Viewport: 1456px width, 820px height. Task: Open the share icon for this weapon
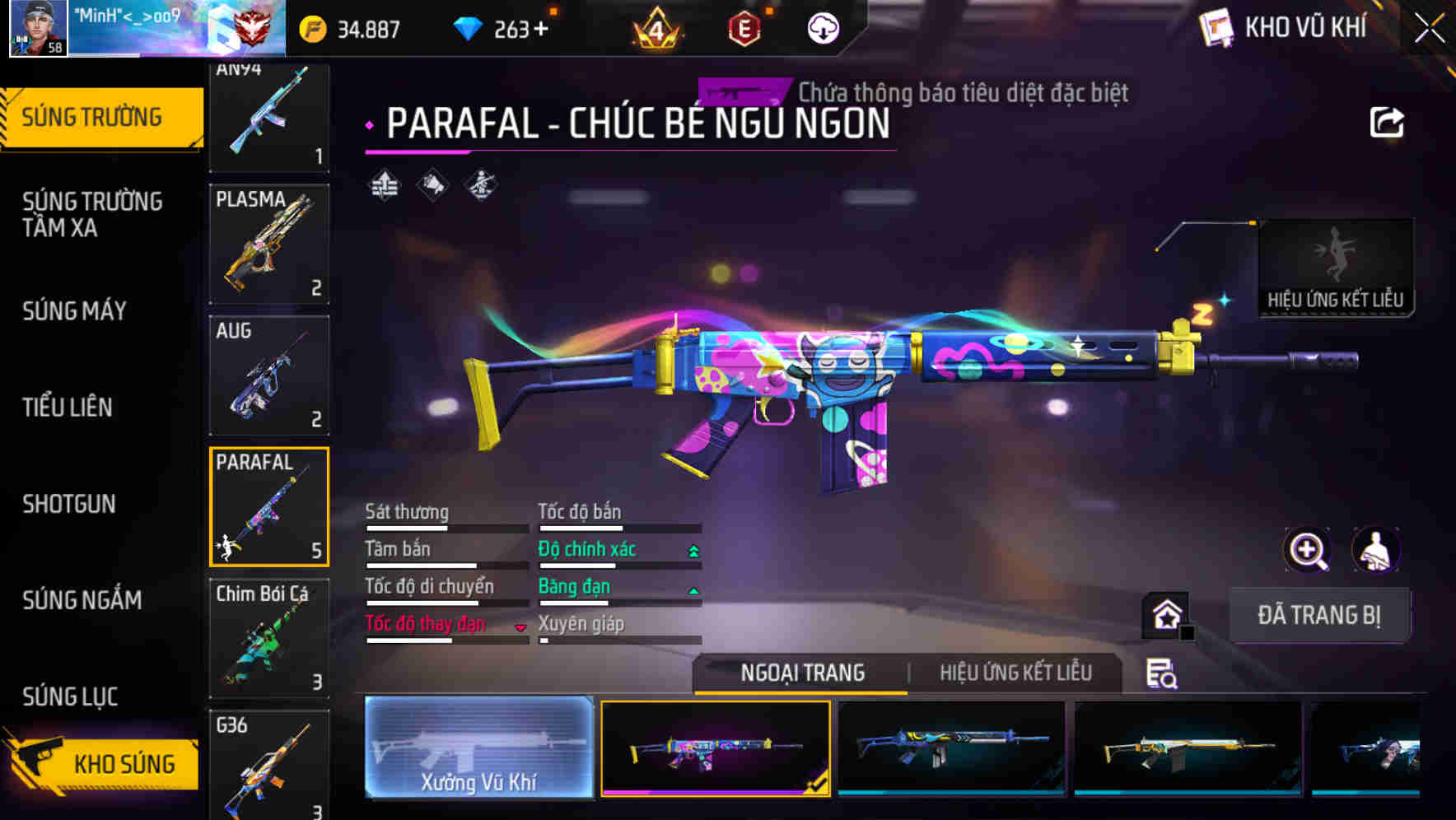click(x=1386, y=122)
